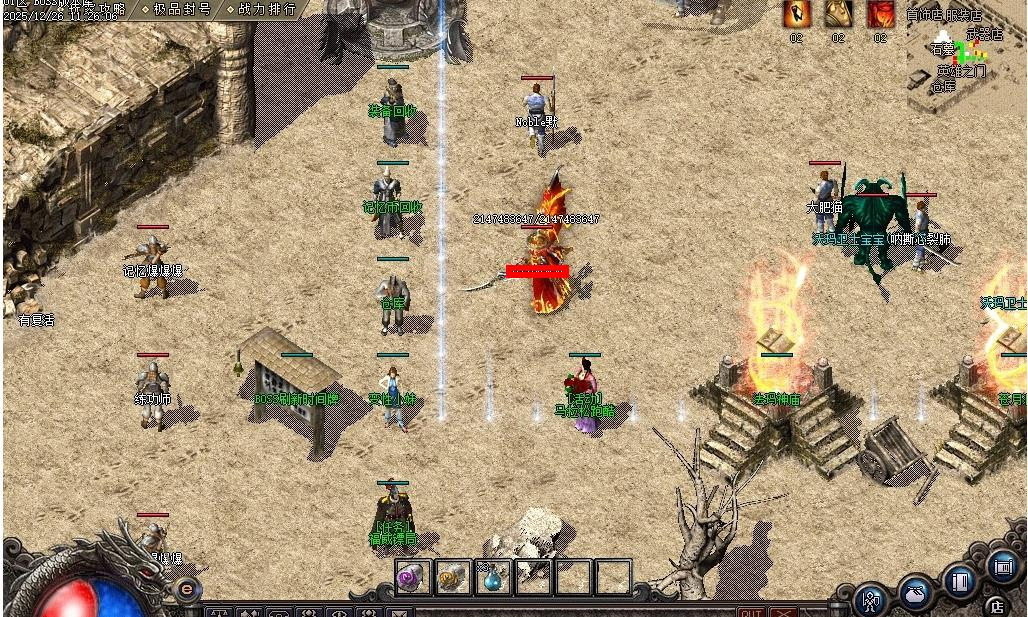1028x617 pixels.
Task: Click the flaming sword buff icon
Action: point(797,14)
